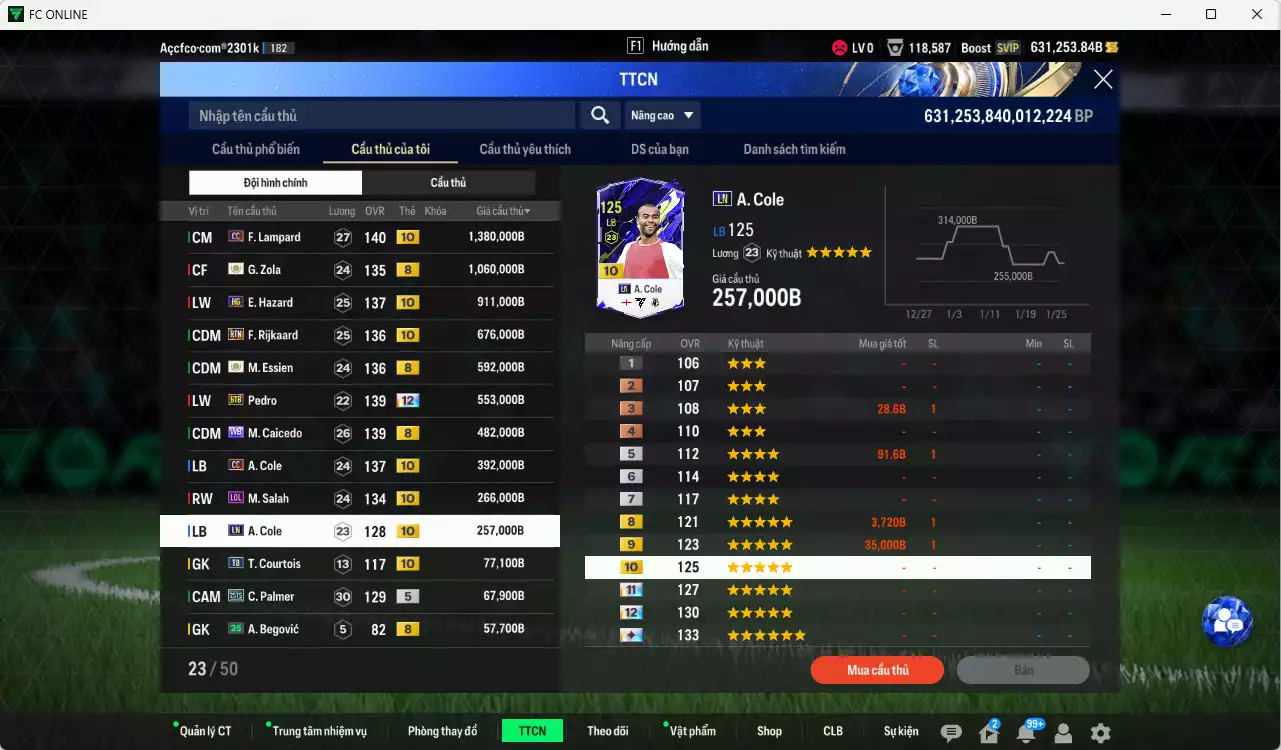Open the search magnifier icon
Viewport: 1281px width, 750px height.
click(x=599, y=115)
